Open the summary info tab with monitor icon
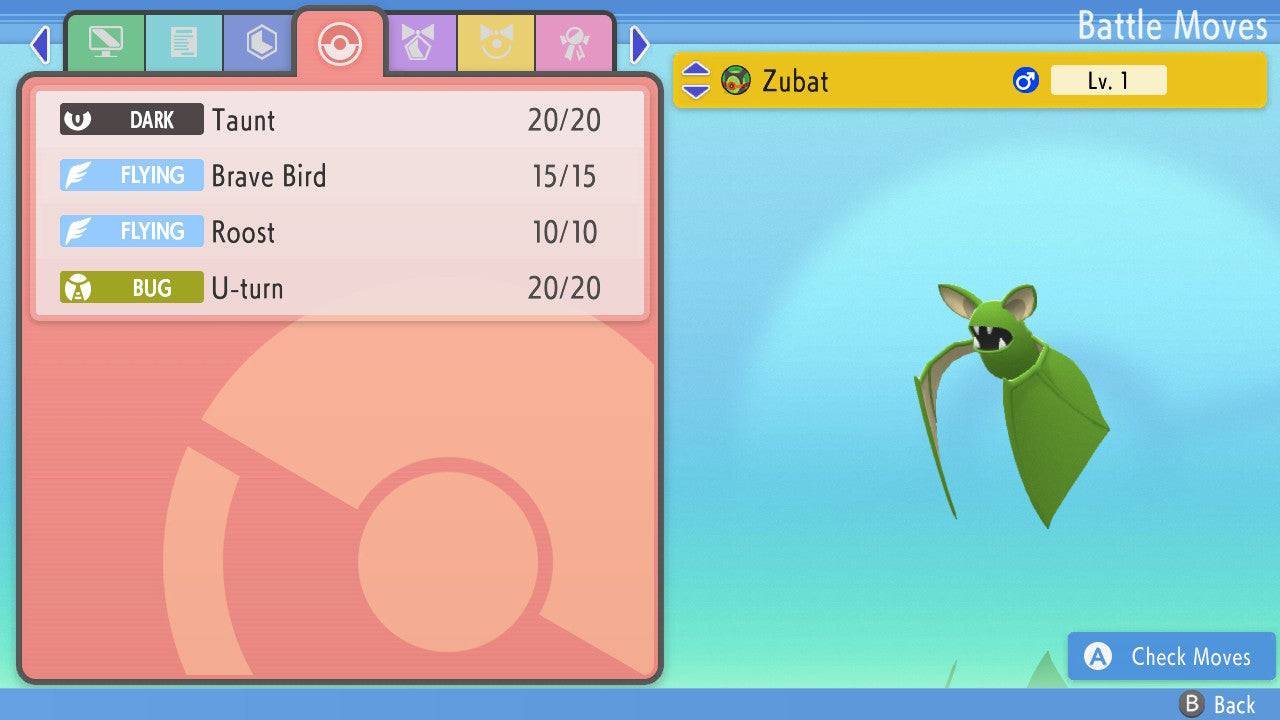Viewport: 1280px width, 720px height. 106,43
